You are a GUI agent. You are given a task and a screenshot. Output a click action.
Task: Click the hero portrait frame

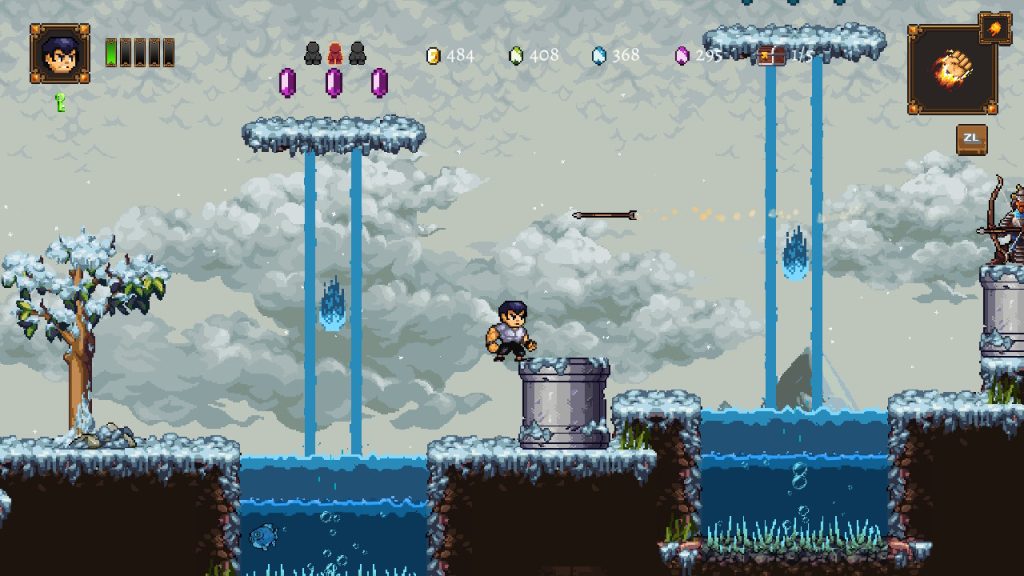[60, 53]
